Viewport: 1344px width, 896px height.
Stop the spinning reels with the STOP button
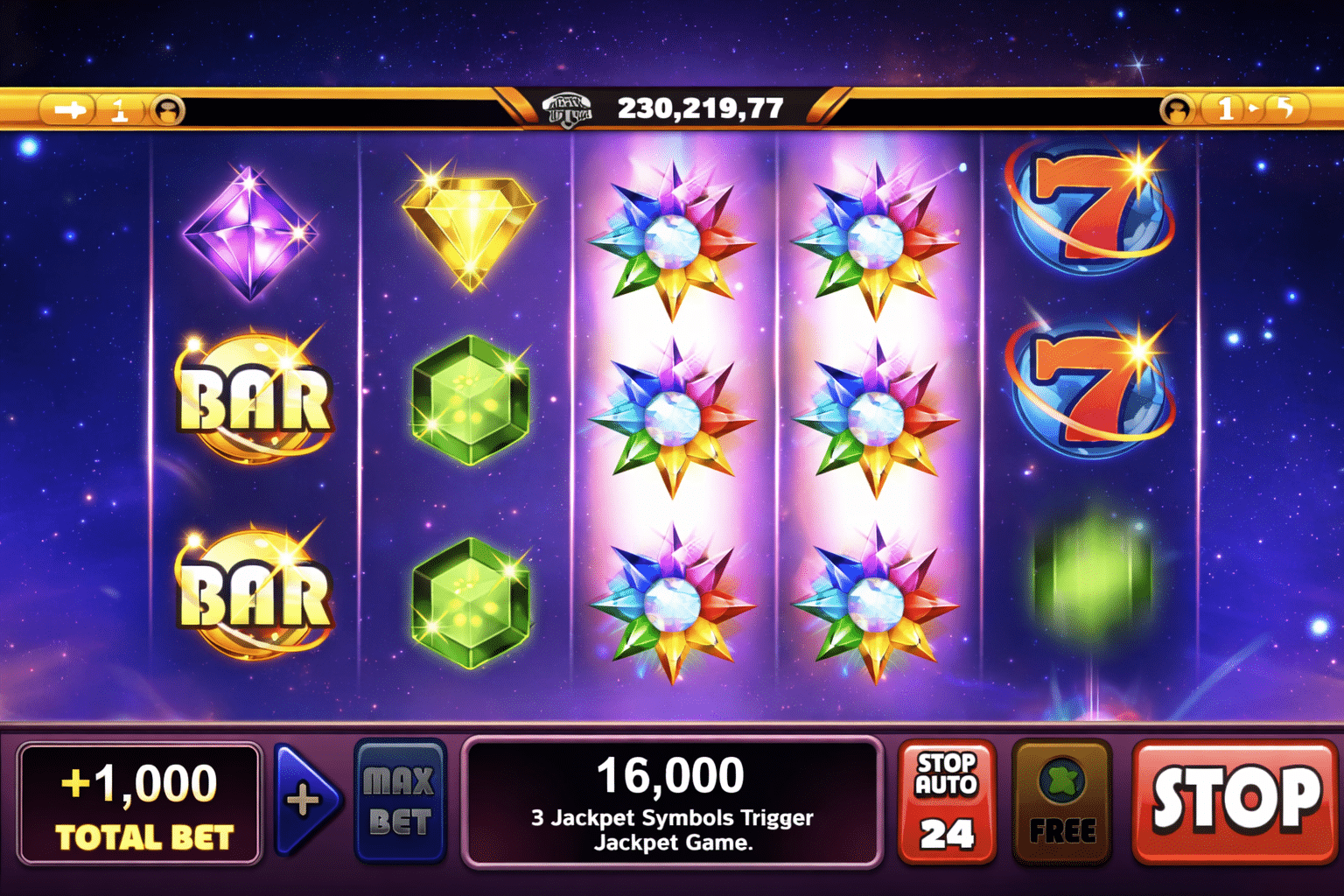click(1235, 801)
